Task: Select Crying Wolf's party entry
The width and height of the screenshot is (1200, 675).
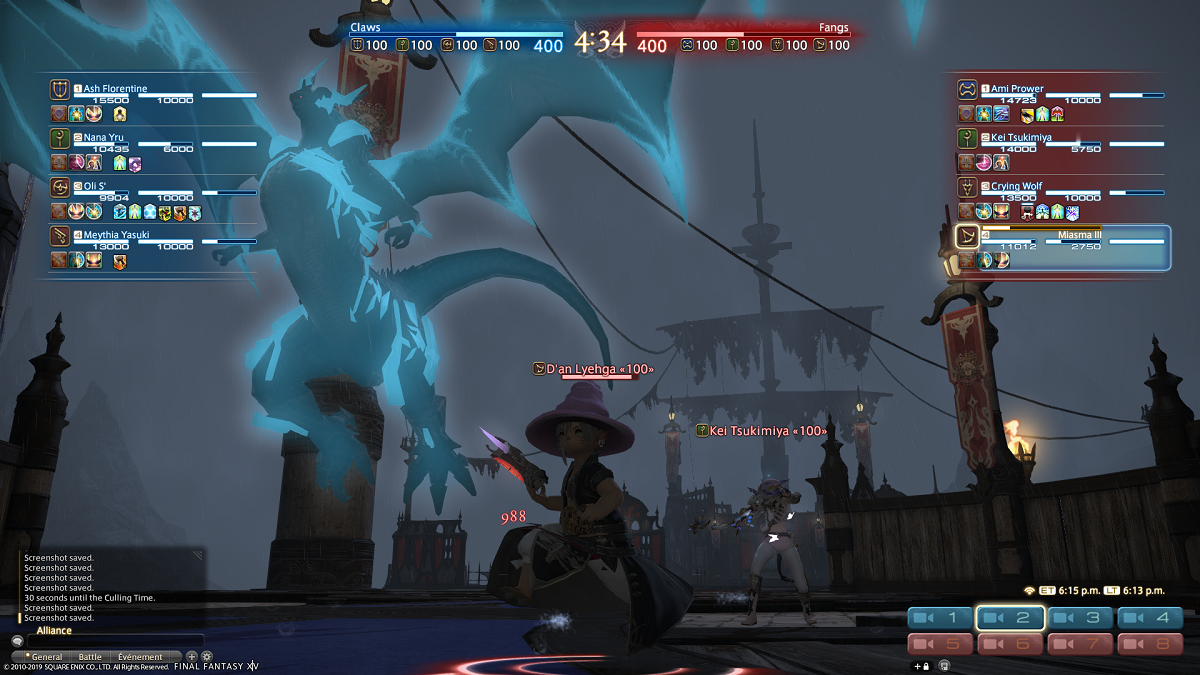Action: 1016,186
